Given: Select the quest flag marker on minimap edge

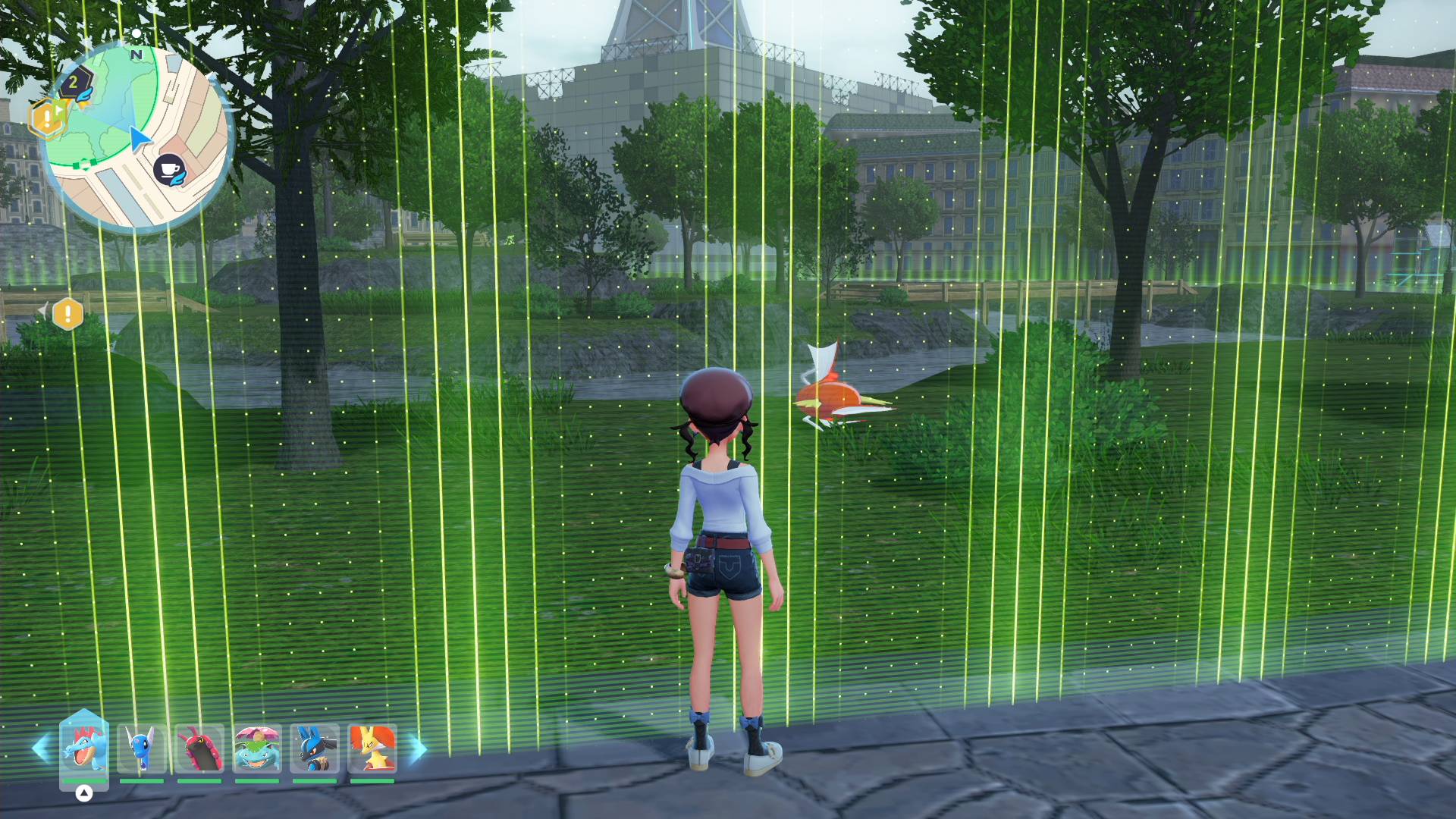Looking at the screenshot, I should (49, 118).
